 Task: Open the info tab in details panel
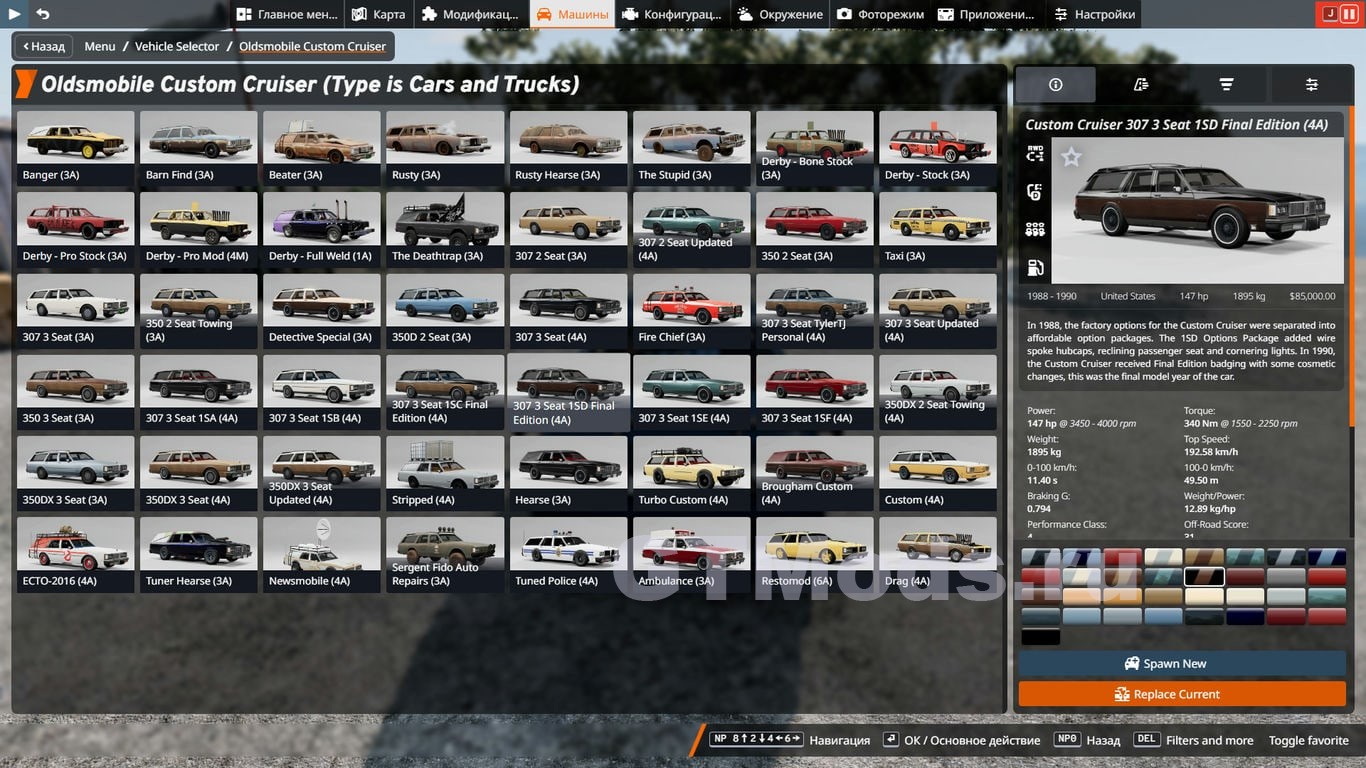pyautogui.click(x=1055, y=85)
